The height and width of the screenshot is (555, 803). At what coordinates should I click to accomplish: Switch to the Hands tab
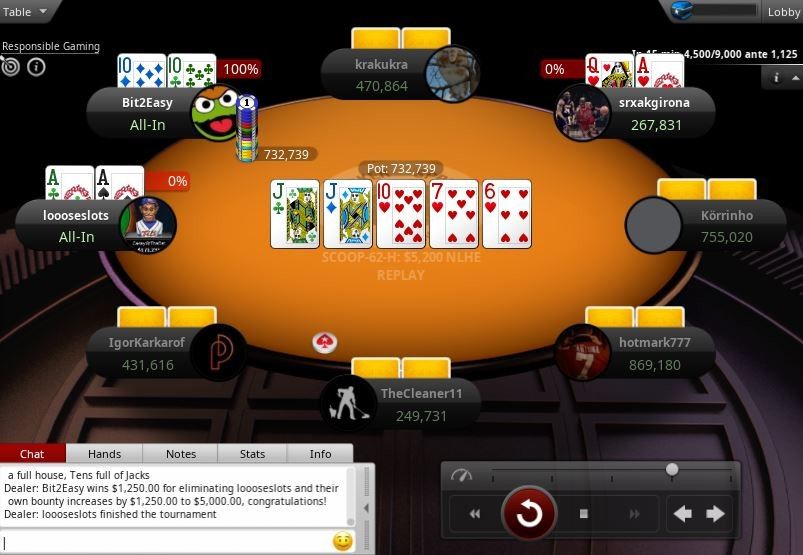coord(105,454)
